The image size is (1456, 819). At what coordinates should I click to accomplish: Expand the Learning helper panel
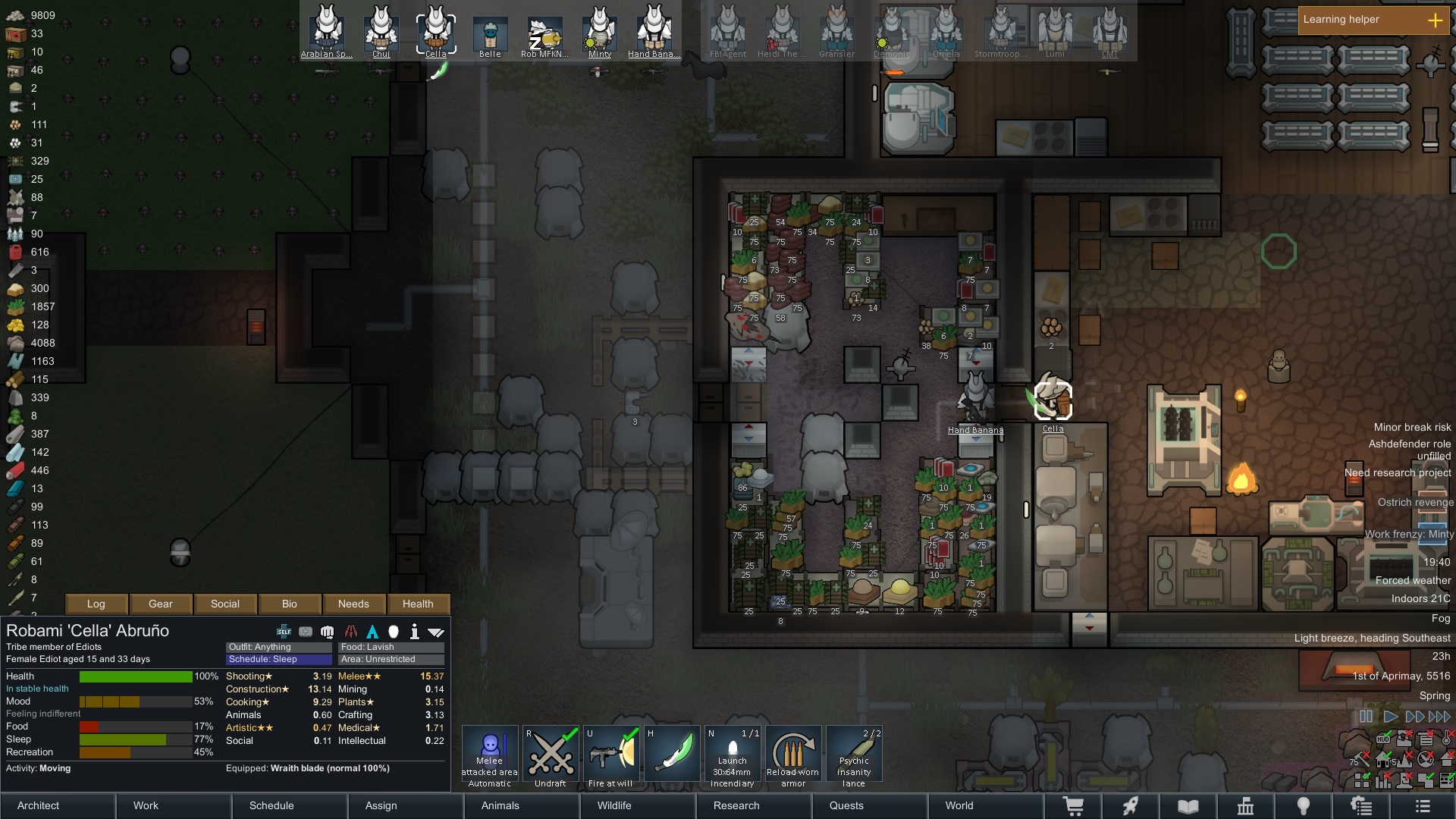pyautogui.click(x=1435, y=20)
